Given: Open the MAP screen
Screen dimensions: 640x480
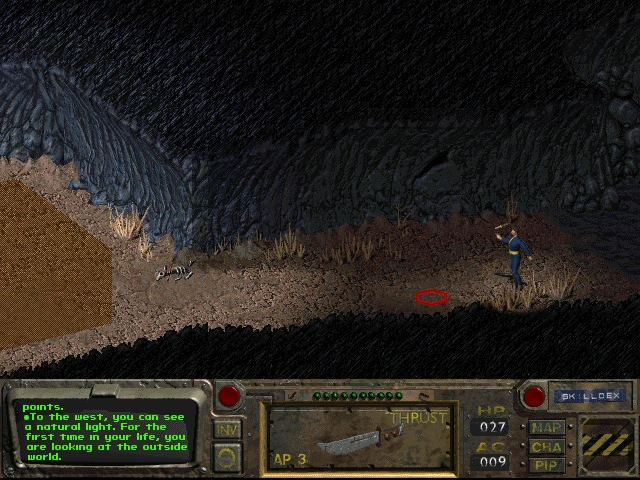Looking at the screenshot, I should pos(547,427).
